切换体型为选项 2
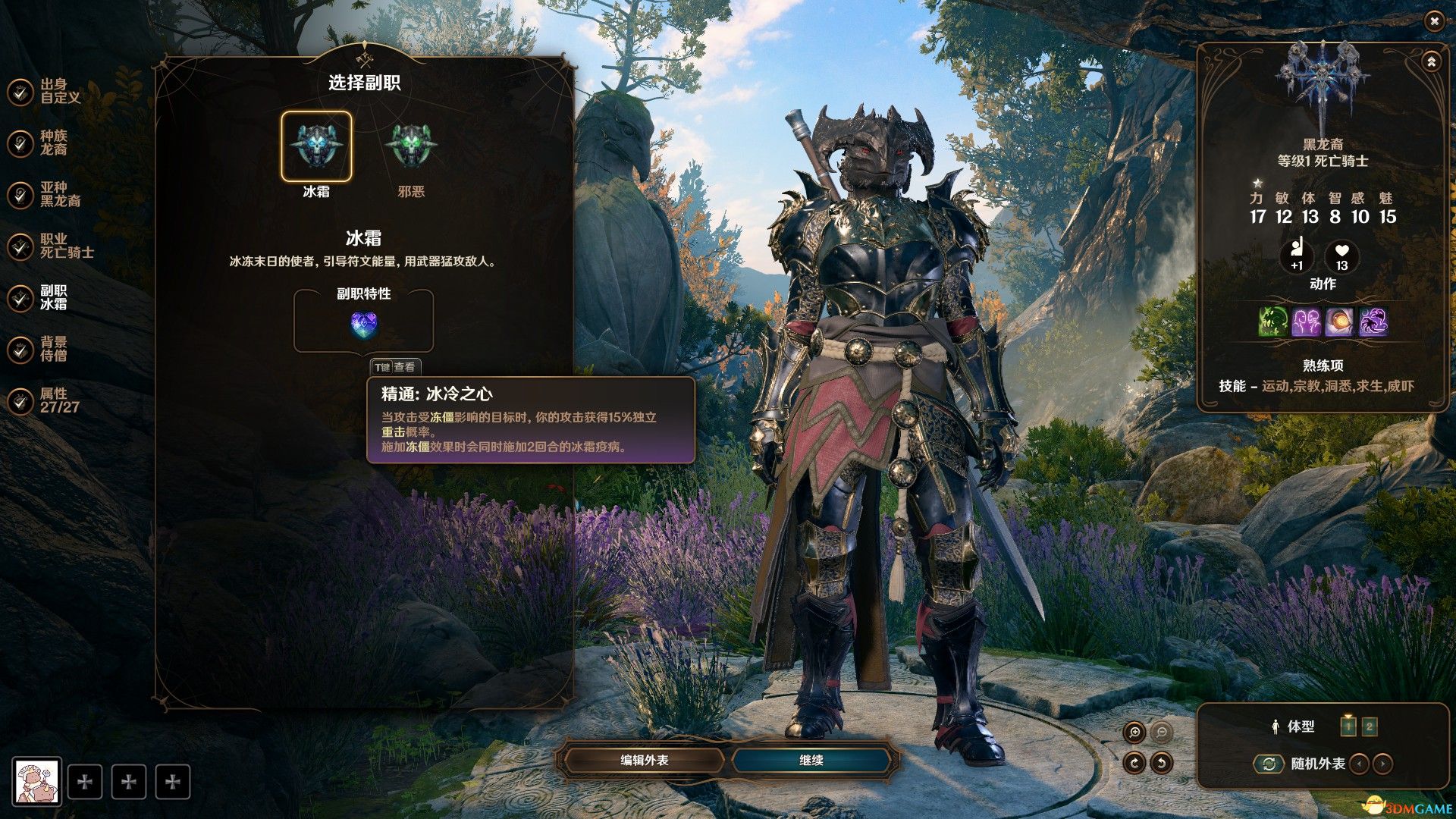 pyautogui.click(x=1369, y=726)
